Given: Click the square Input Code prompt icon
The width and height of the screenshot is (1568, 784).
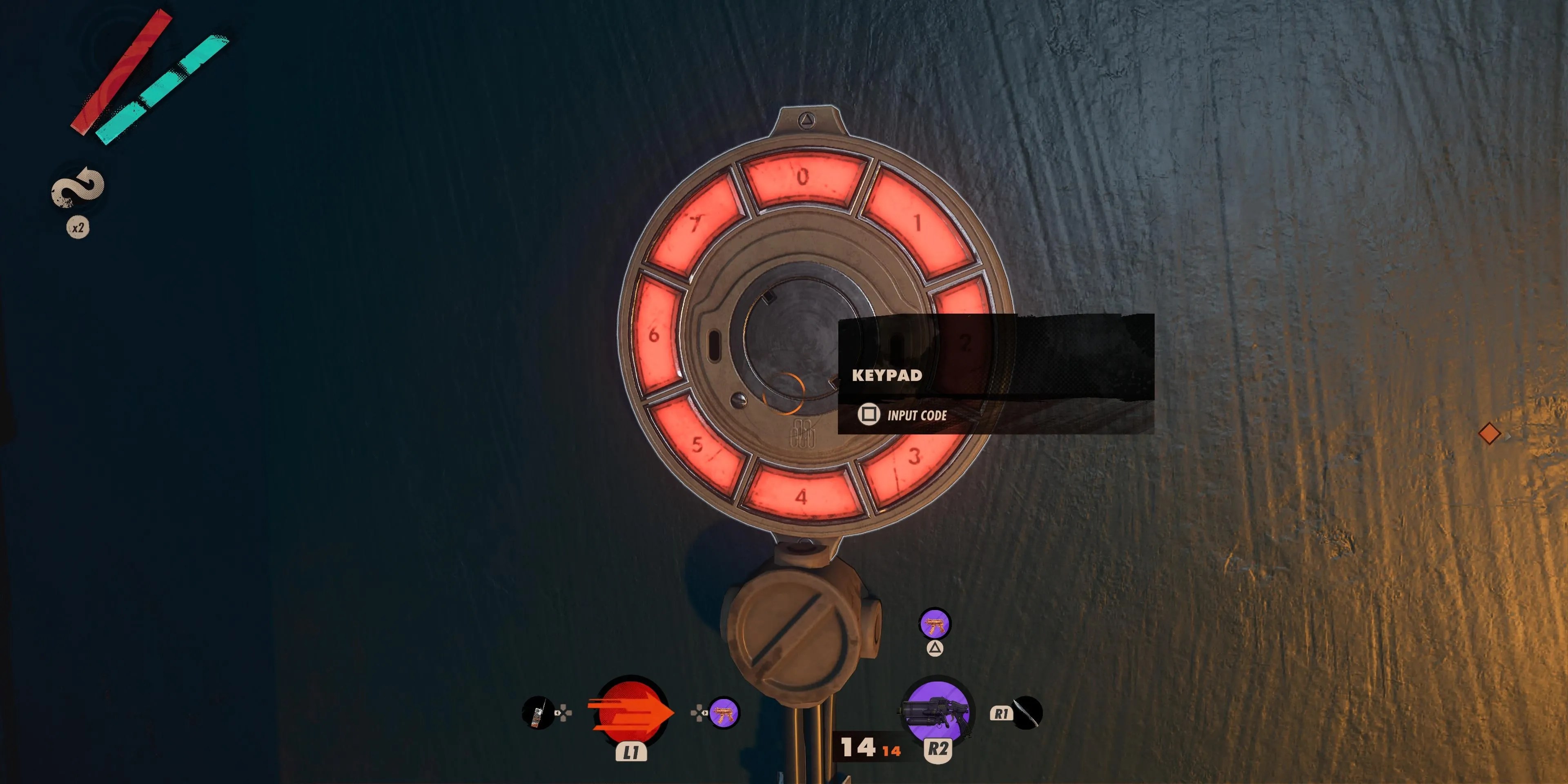Looking at the screenshot, I should [x=869, y=414].
